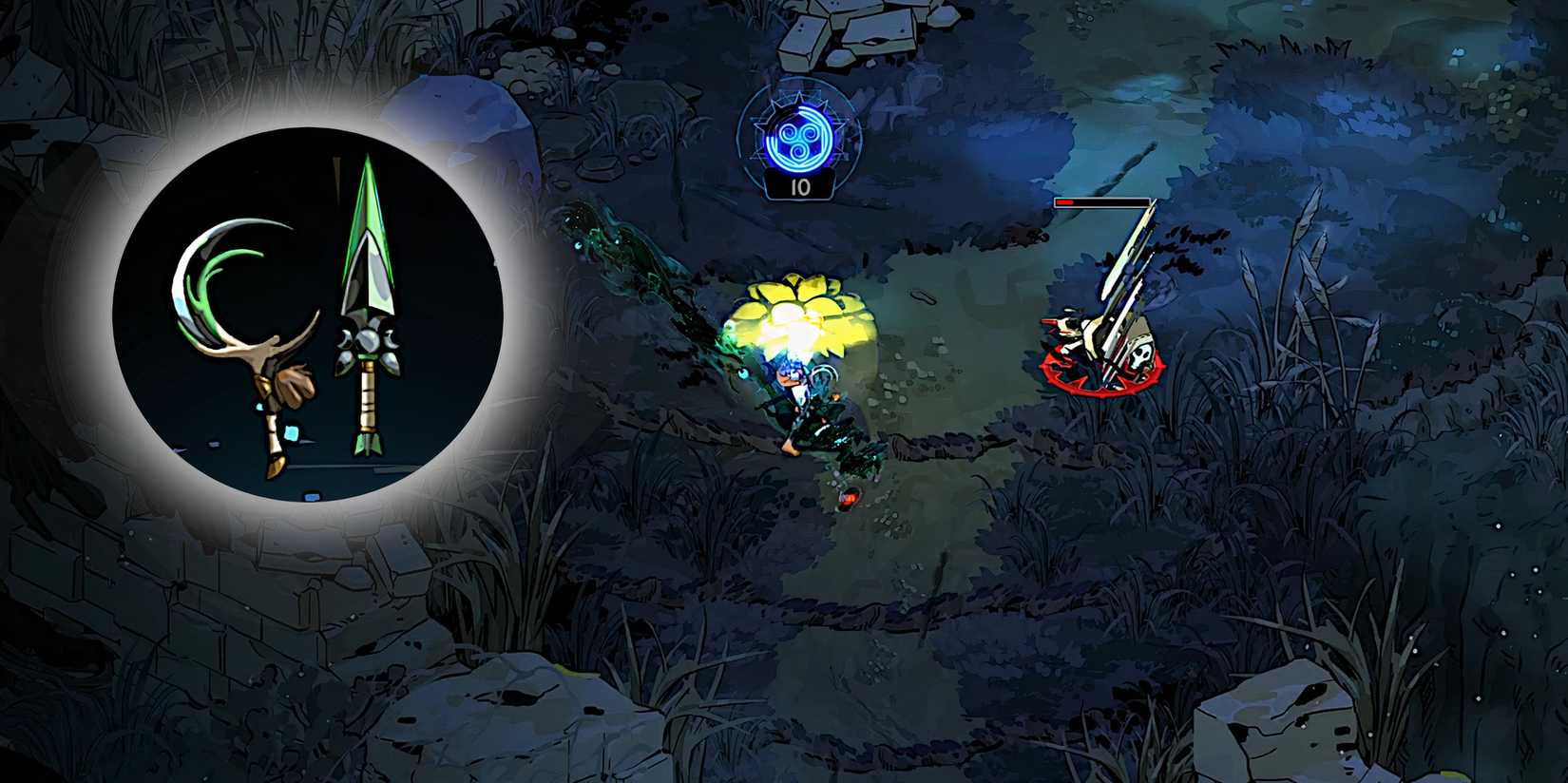Click the enemy's red health bar
Viewport: 1568px width, 783px height.
click(x=1102, y=204)
